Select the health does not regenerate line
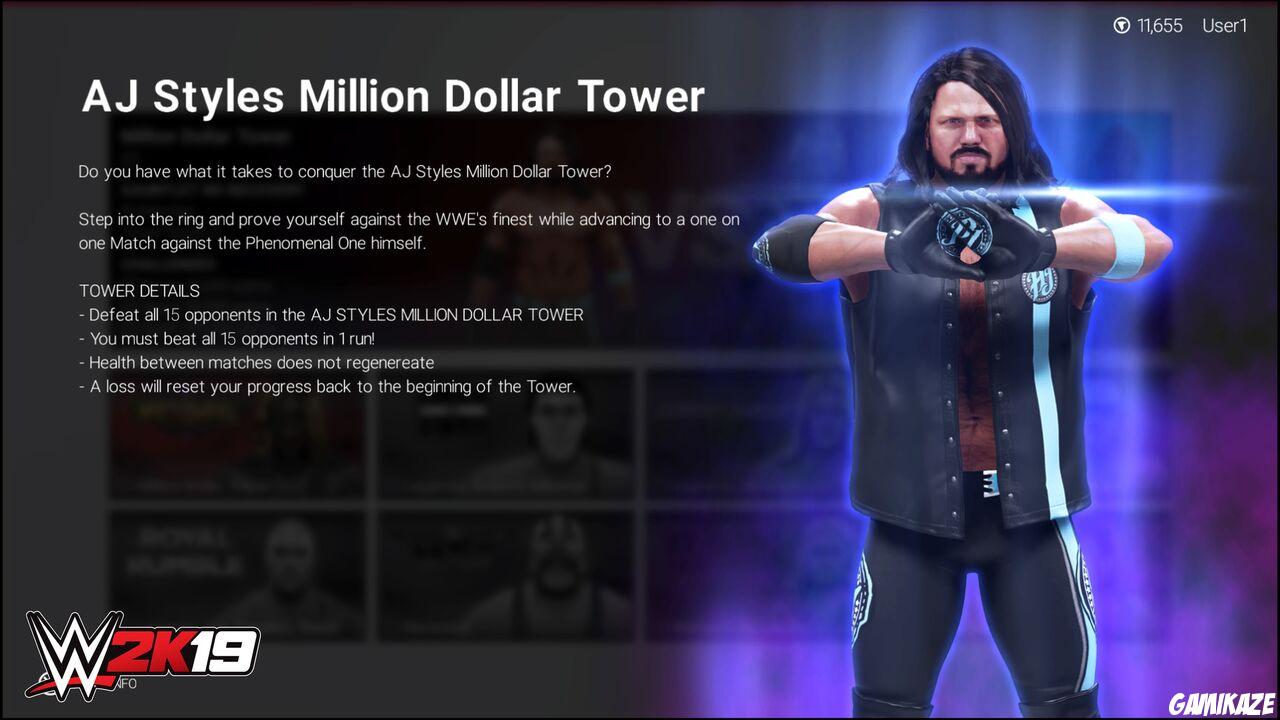 (x=256, y=362)
